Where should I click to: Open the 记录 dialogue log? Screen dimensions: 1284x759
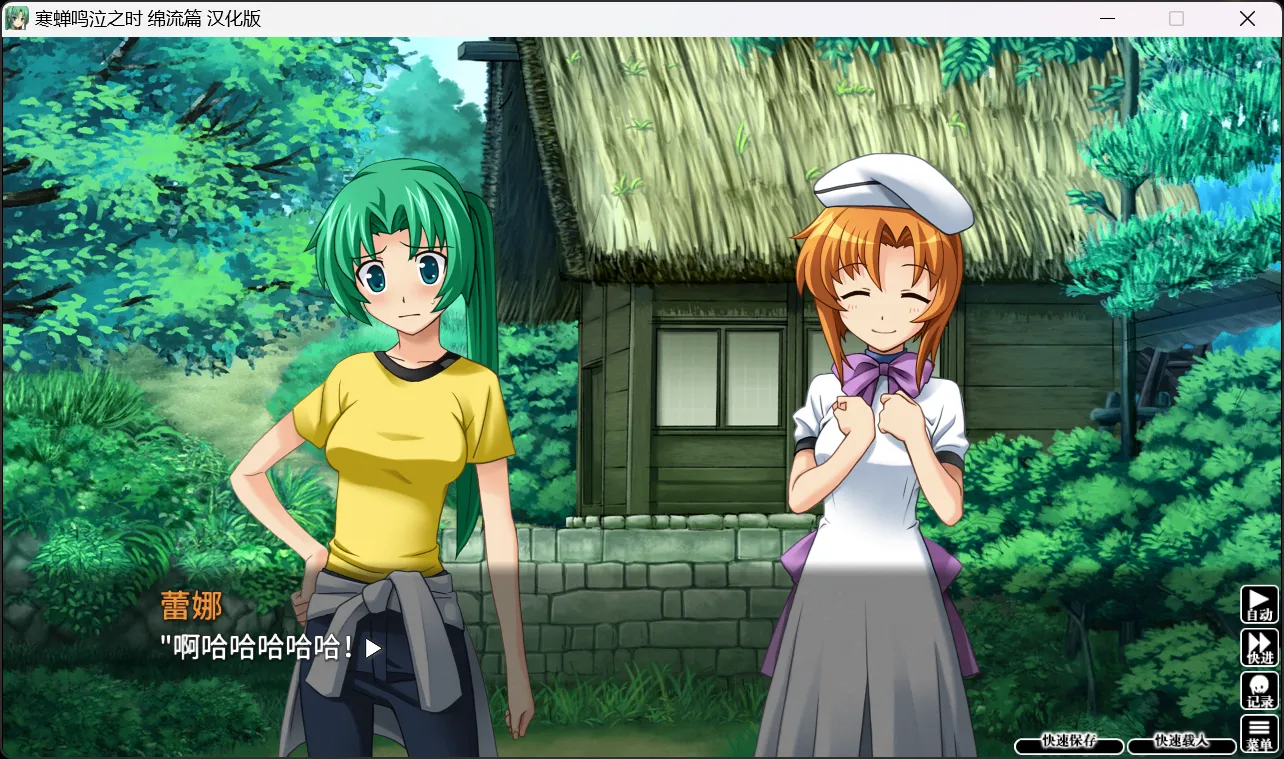click(1259, 691)
